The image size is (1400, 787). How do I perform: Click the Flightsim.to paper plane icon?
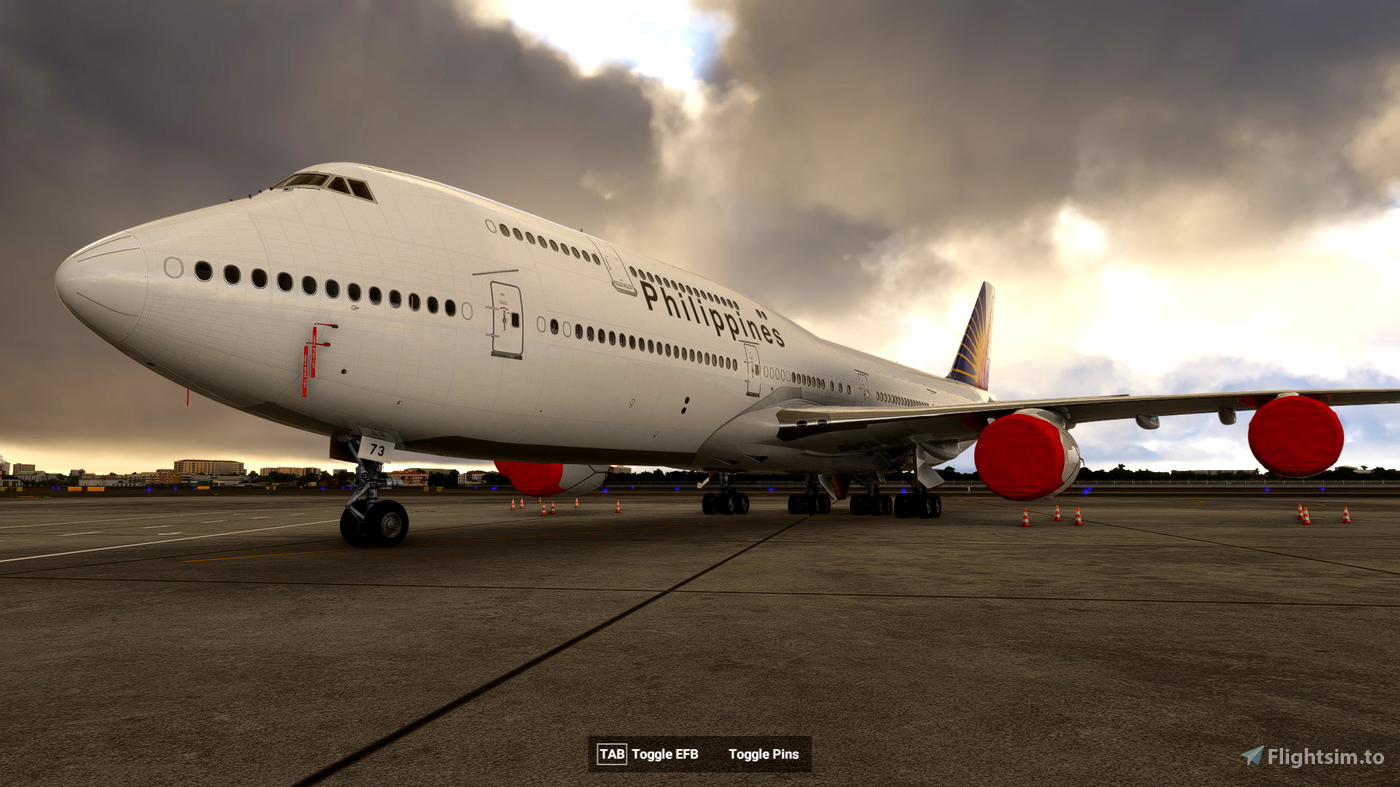1253,753
